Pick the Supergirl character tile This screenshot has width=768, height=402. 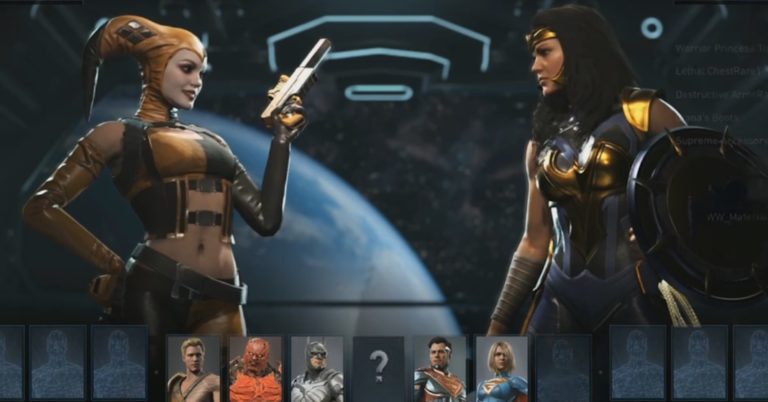click(x=501, y=367)
